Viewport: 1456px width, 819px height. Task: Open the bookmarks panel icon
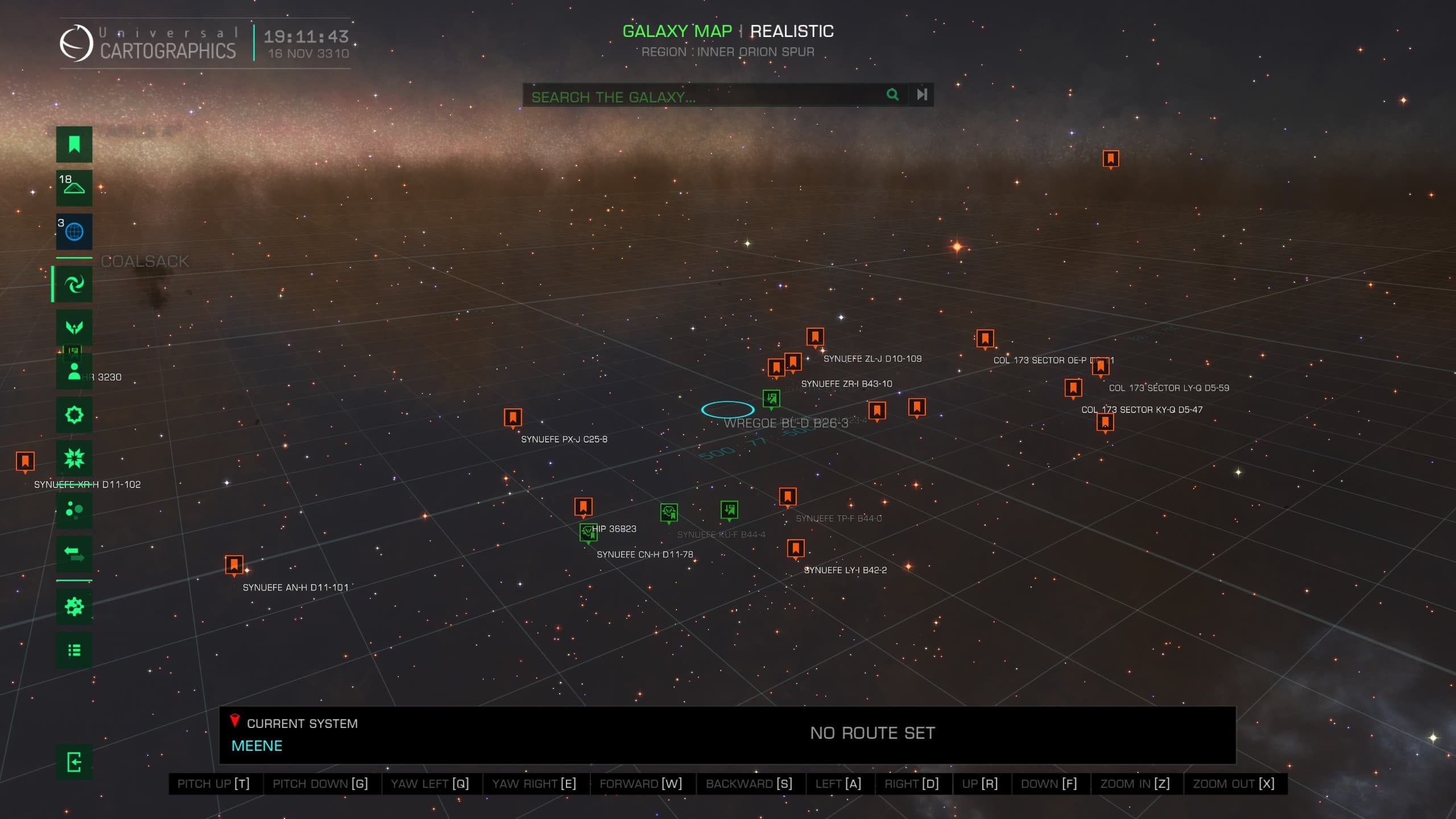click(74, 144)
